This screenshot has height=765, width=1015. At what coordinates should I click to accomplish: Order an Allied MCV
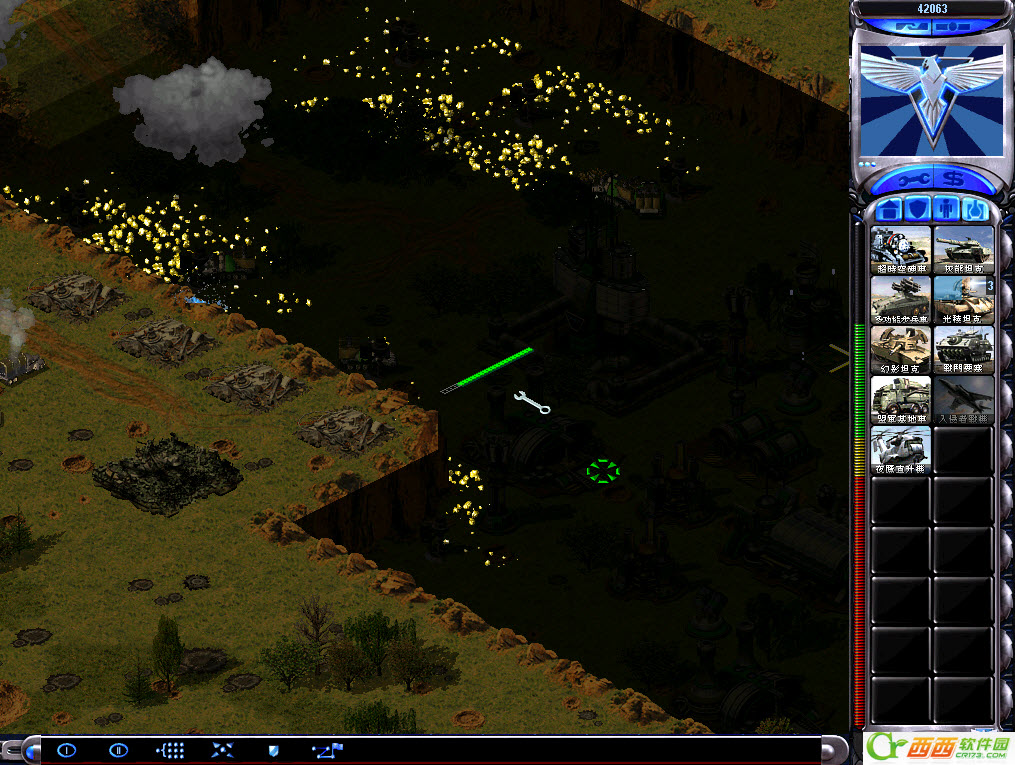901,399
